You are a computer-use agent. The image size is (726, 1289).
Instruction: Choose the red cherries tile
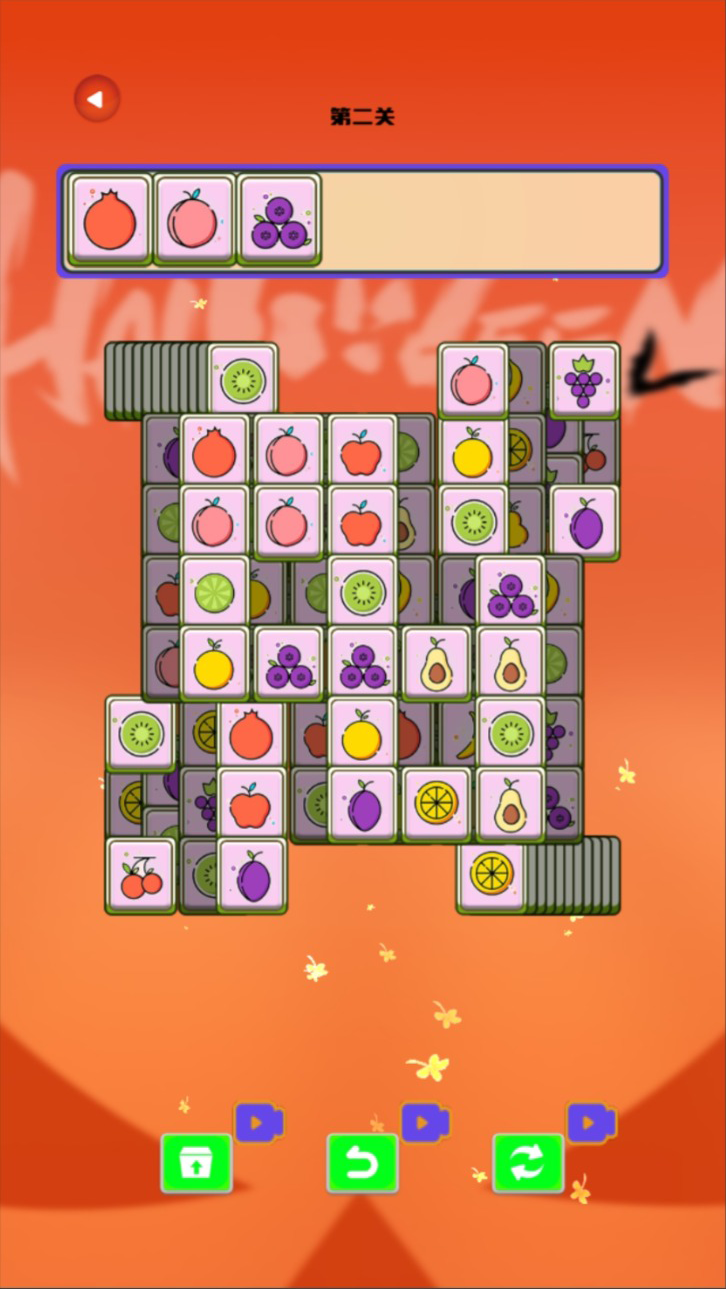coord(140,875)
